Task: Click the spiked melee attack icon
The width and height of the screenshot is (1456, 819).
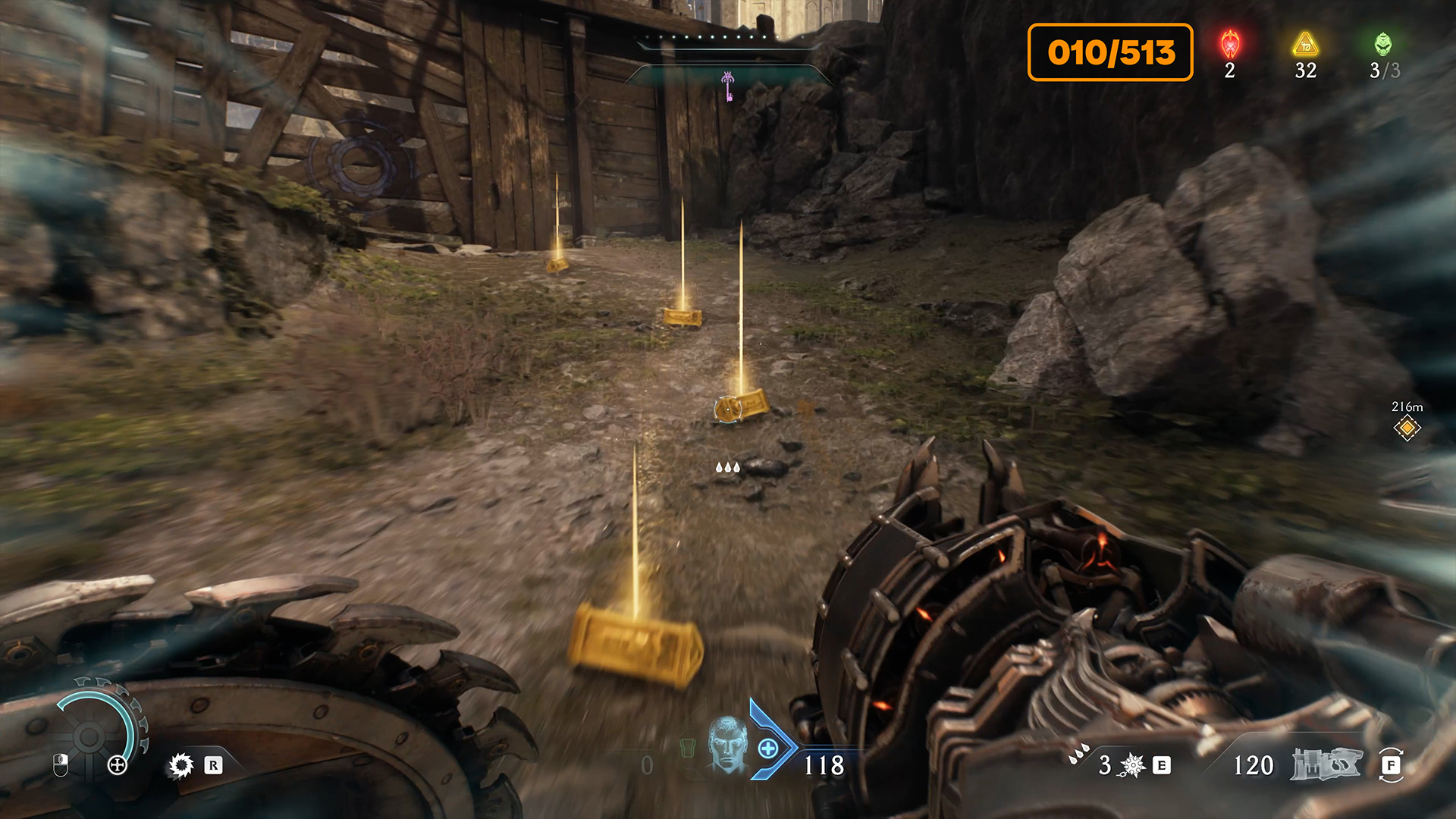Action: [1132, 765]
